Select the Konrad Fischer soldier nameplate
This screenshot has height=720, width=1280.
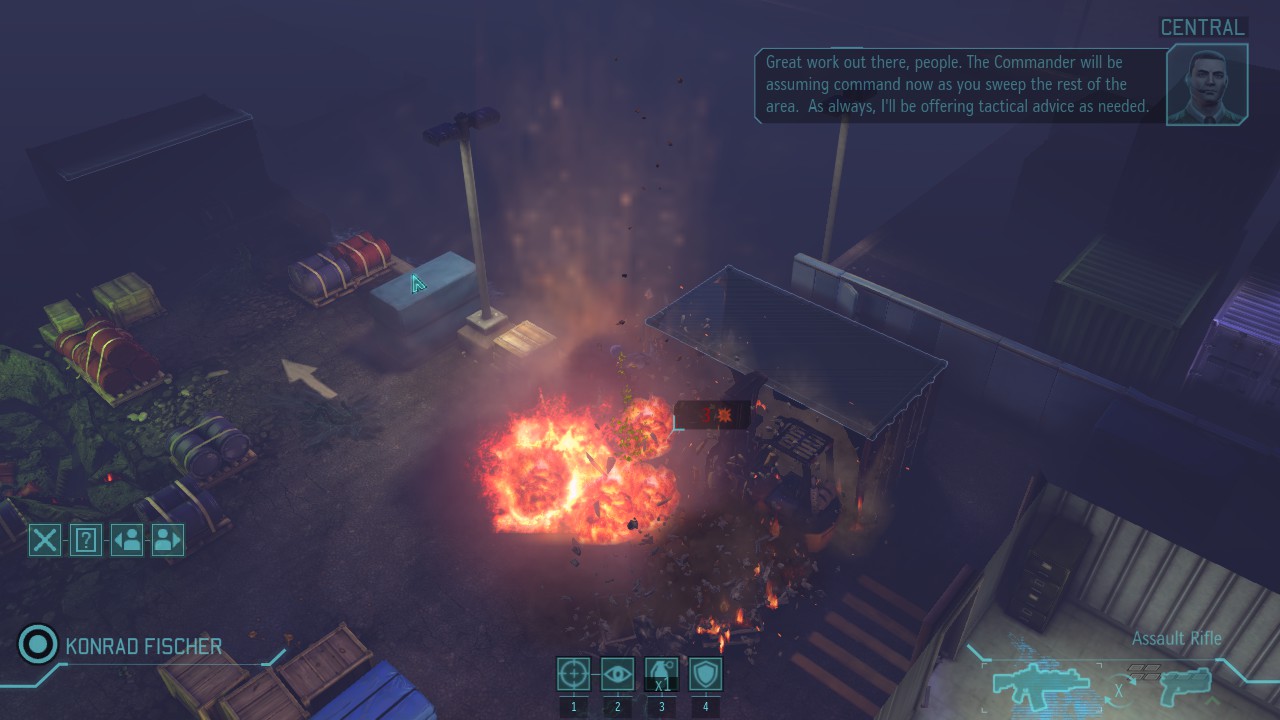tap(143, 646)
